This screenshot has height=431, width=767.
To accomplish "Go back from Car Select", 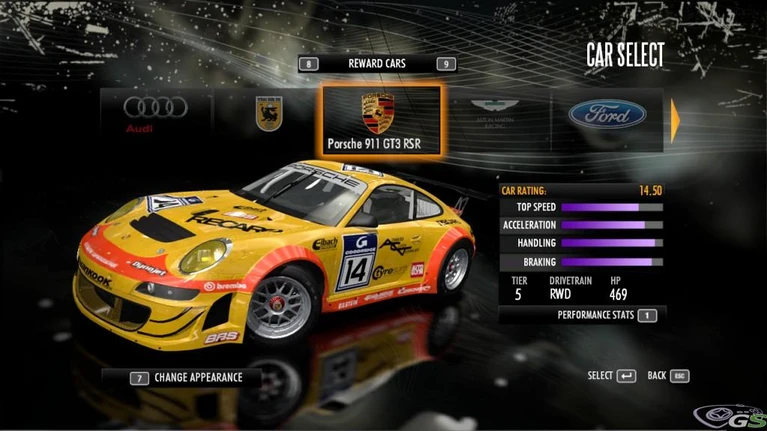I will tap(668, 376).
